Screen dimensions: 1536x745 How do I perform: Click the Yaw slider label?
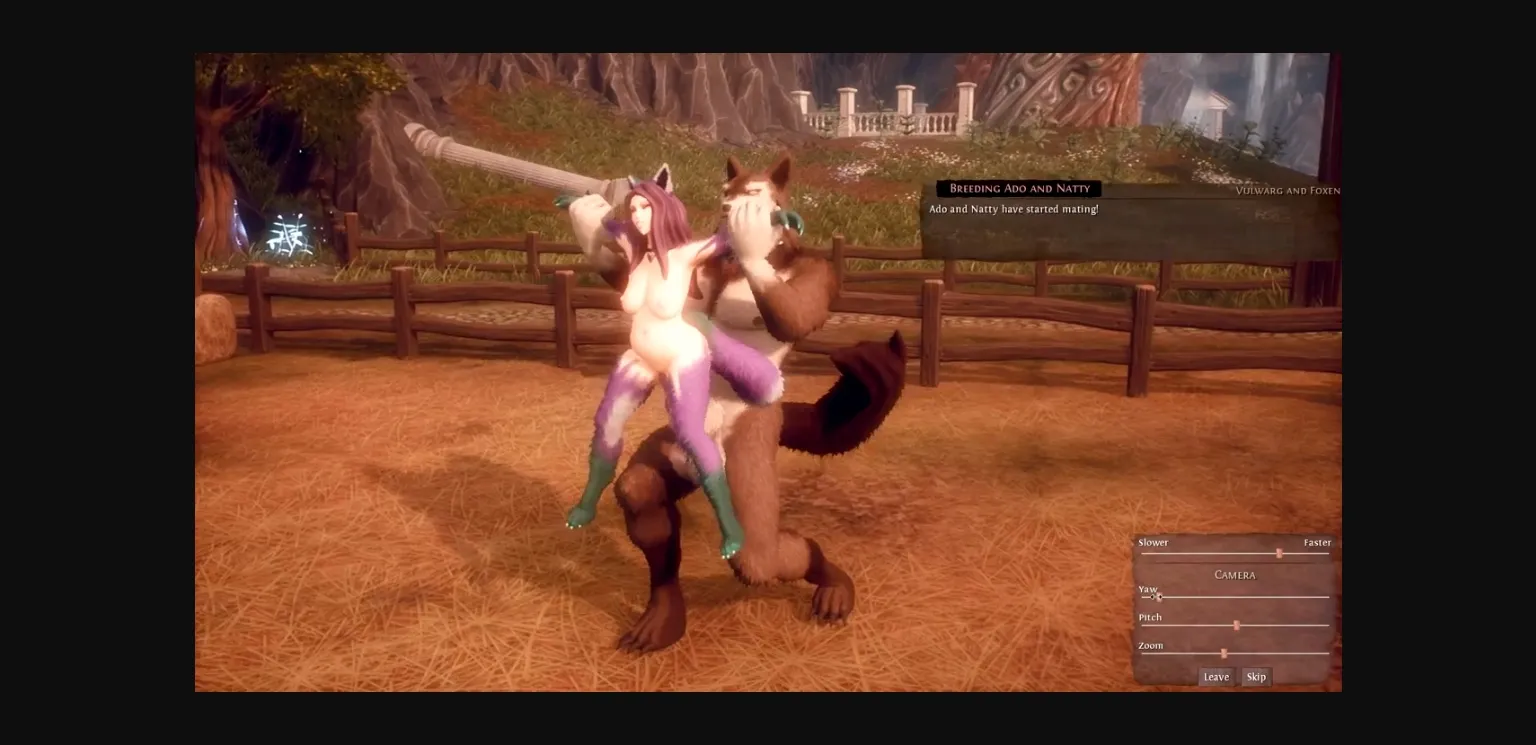[1147, 589]
